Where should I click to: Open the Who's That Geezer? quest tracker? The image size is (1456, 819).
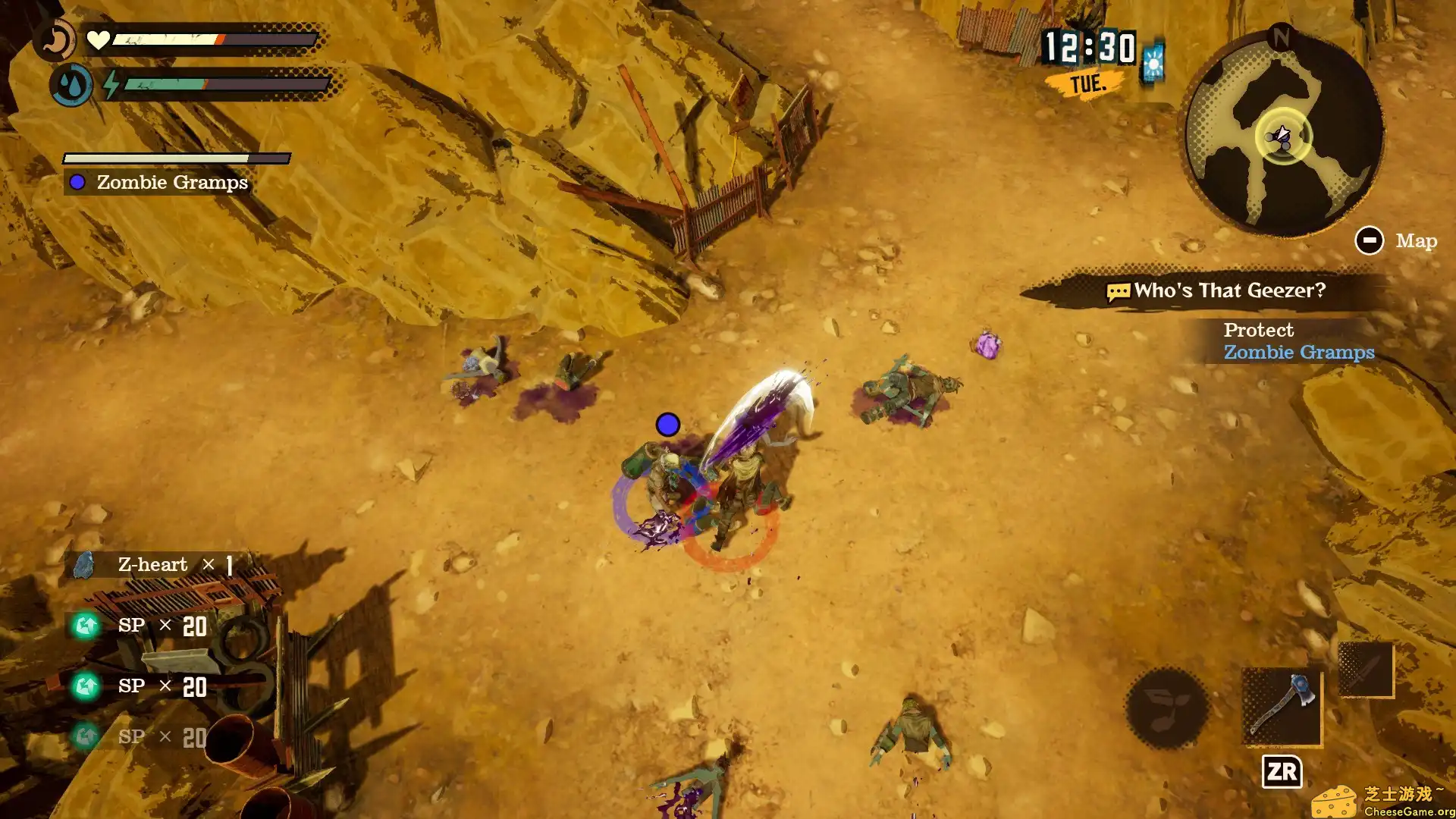[x=1217, y=290]
